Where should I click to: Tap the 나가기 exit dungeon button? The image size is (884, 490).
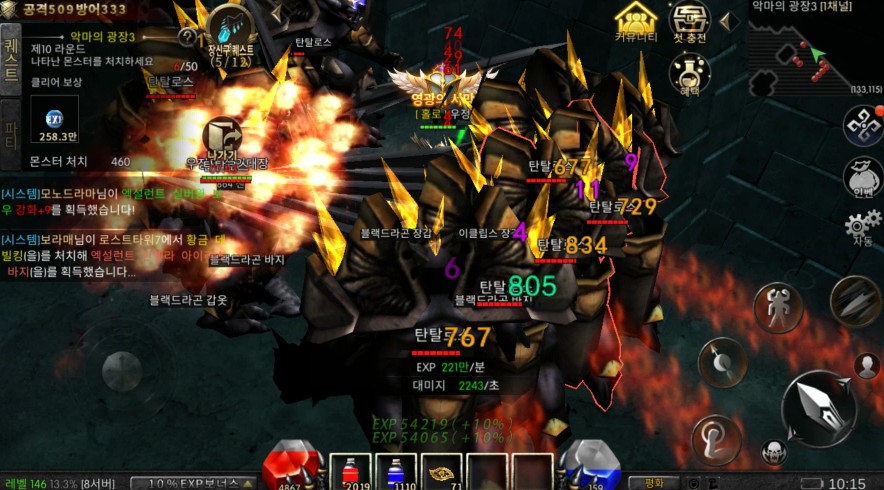pyautogui.click(x=222, y=139)
